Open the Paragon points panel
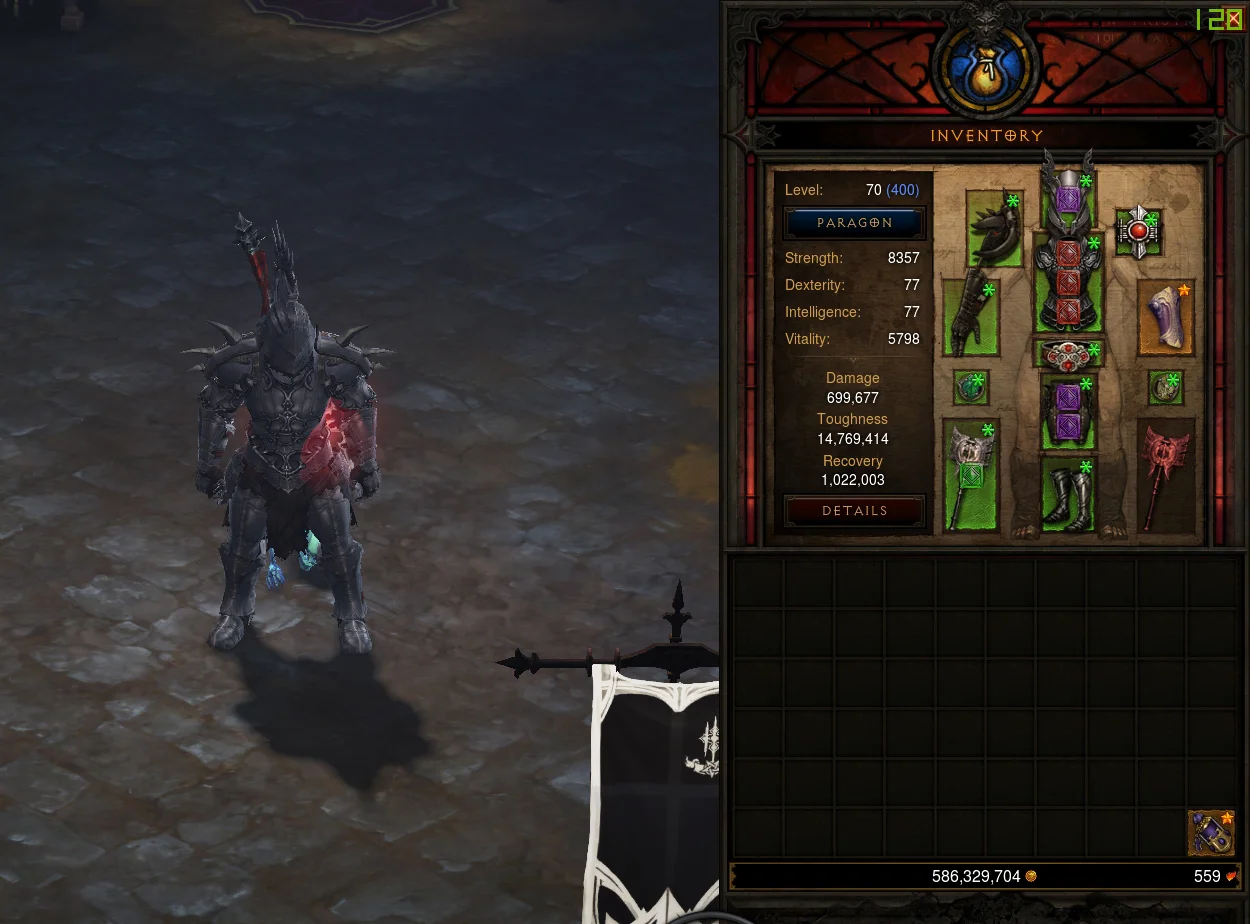 [x=854, y=223]
